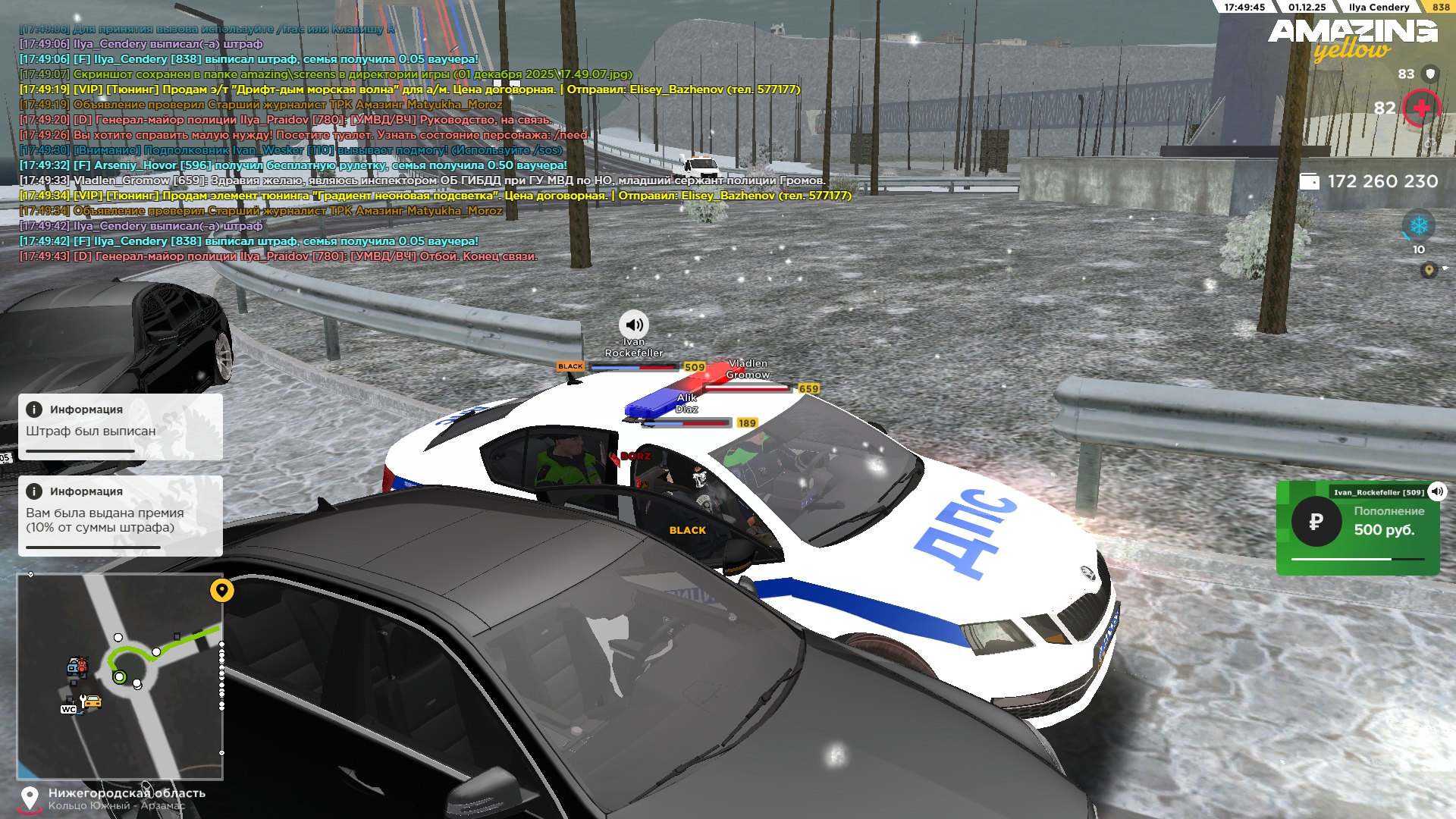Click the armor shield icon
The width and height of the screenshot is (1456, 819).
[x=1430, y=74]
